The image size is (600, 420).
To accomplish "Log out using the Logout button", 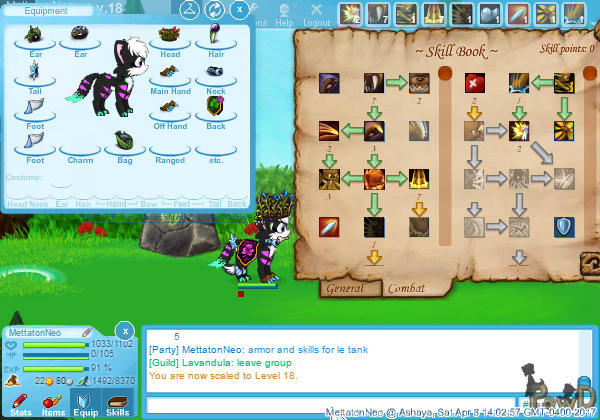I will coord(316,17).
